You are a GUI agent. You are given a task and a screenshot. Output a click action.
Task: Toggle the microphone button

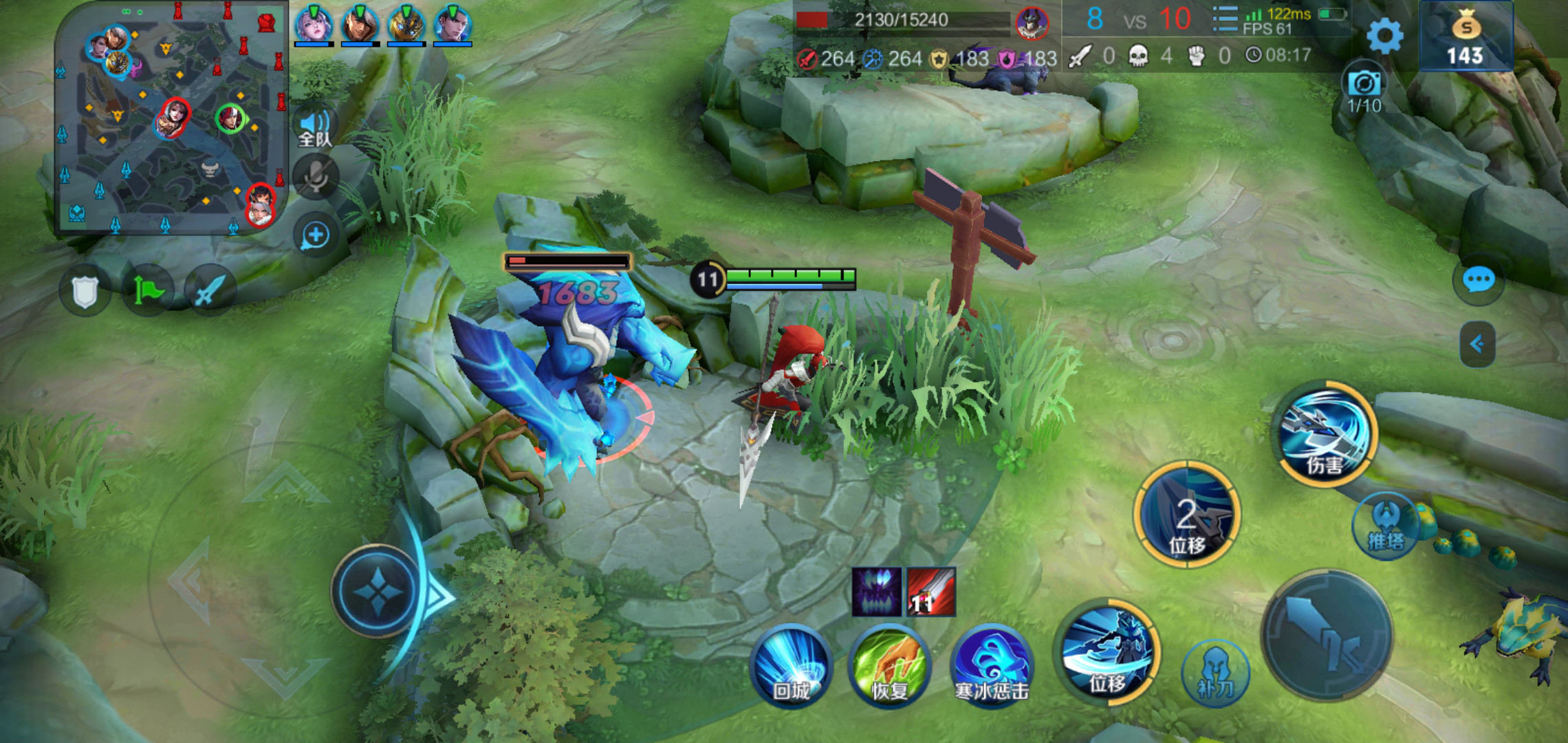[316, 177]
